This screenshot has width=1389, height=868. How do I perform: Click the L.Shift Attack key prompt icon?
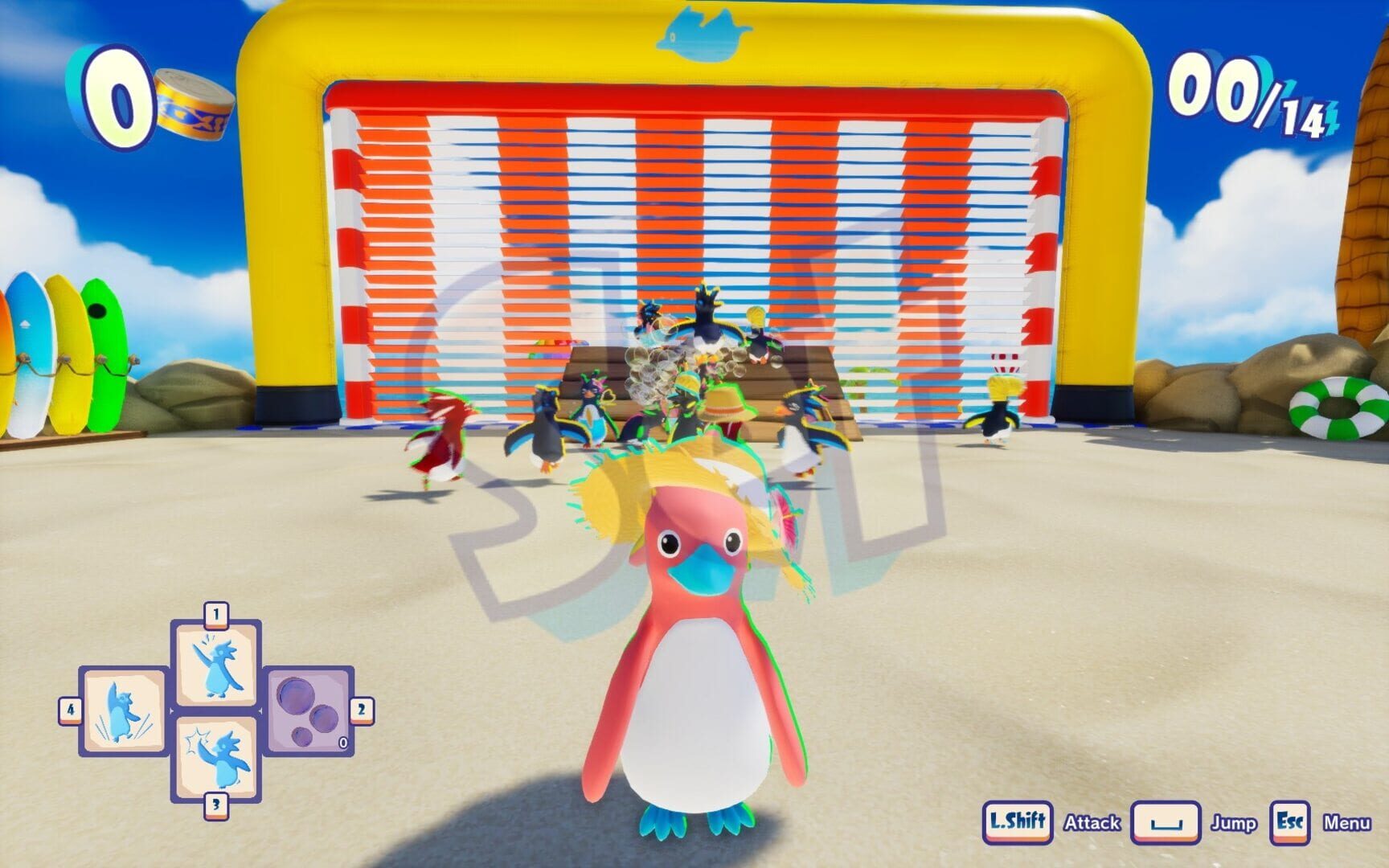[1018, 823]
